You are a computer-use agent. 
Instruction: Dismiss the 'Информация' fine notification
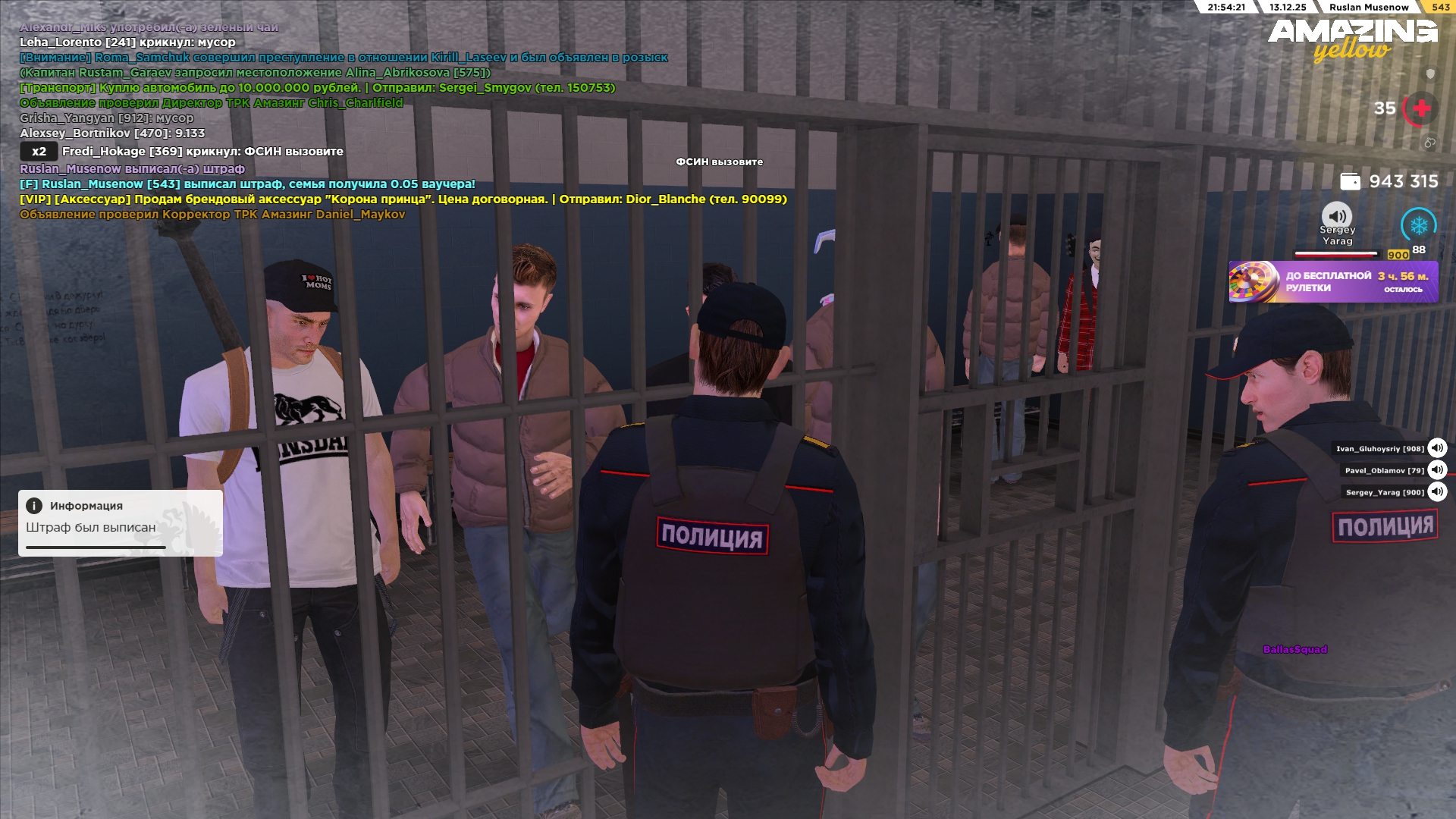(121, 522)
